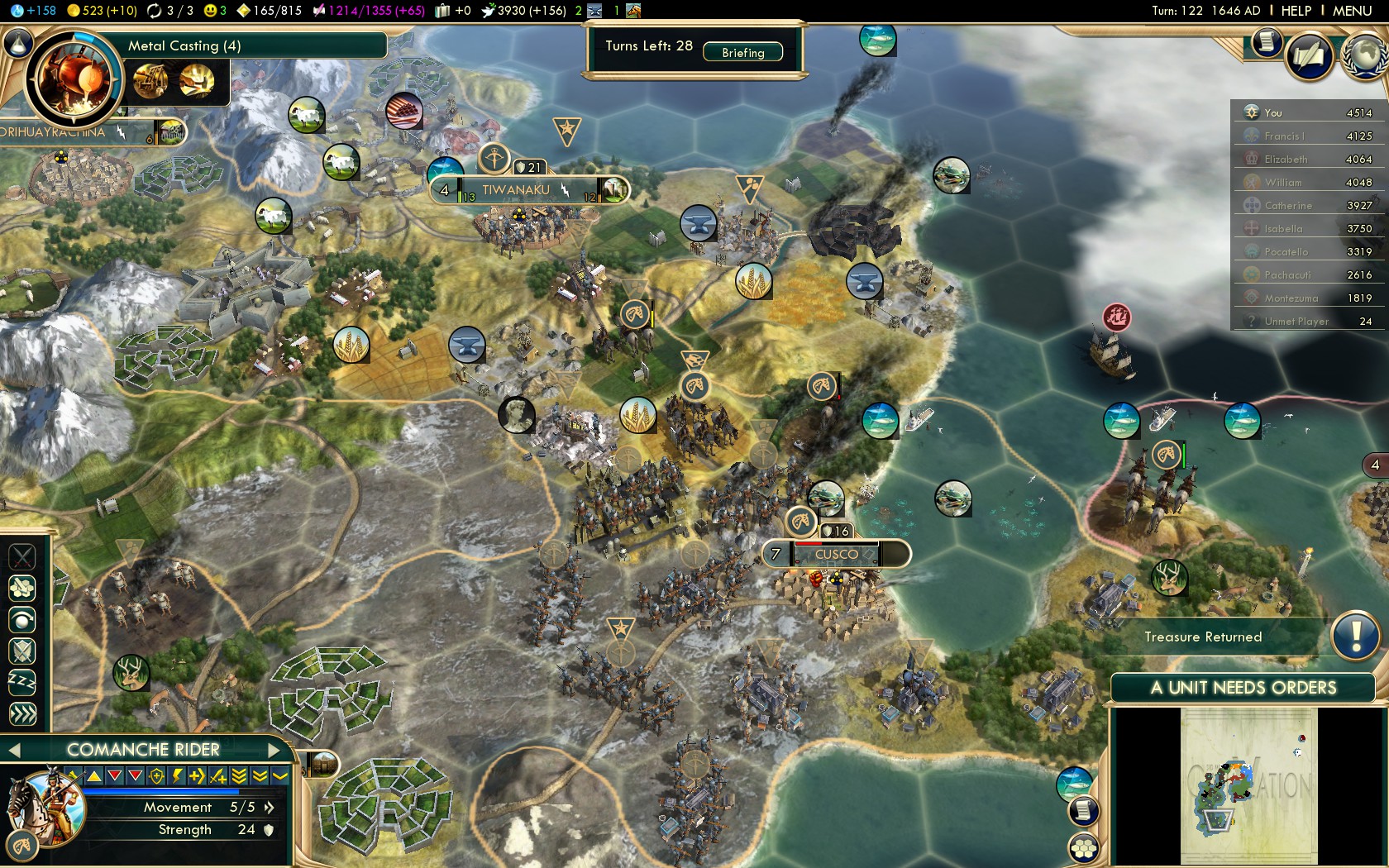Put the unit to sleep
The height and width of the screenshot is (868, 1389).
coord(22,683)
